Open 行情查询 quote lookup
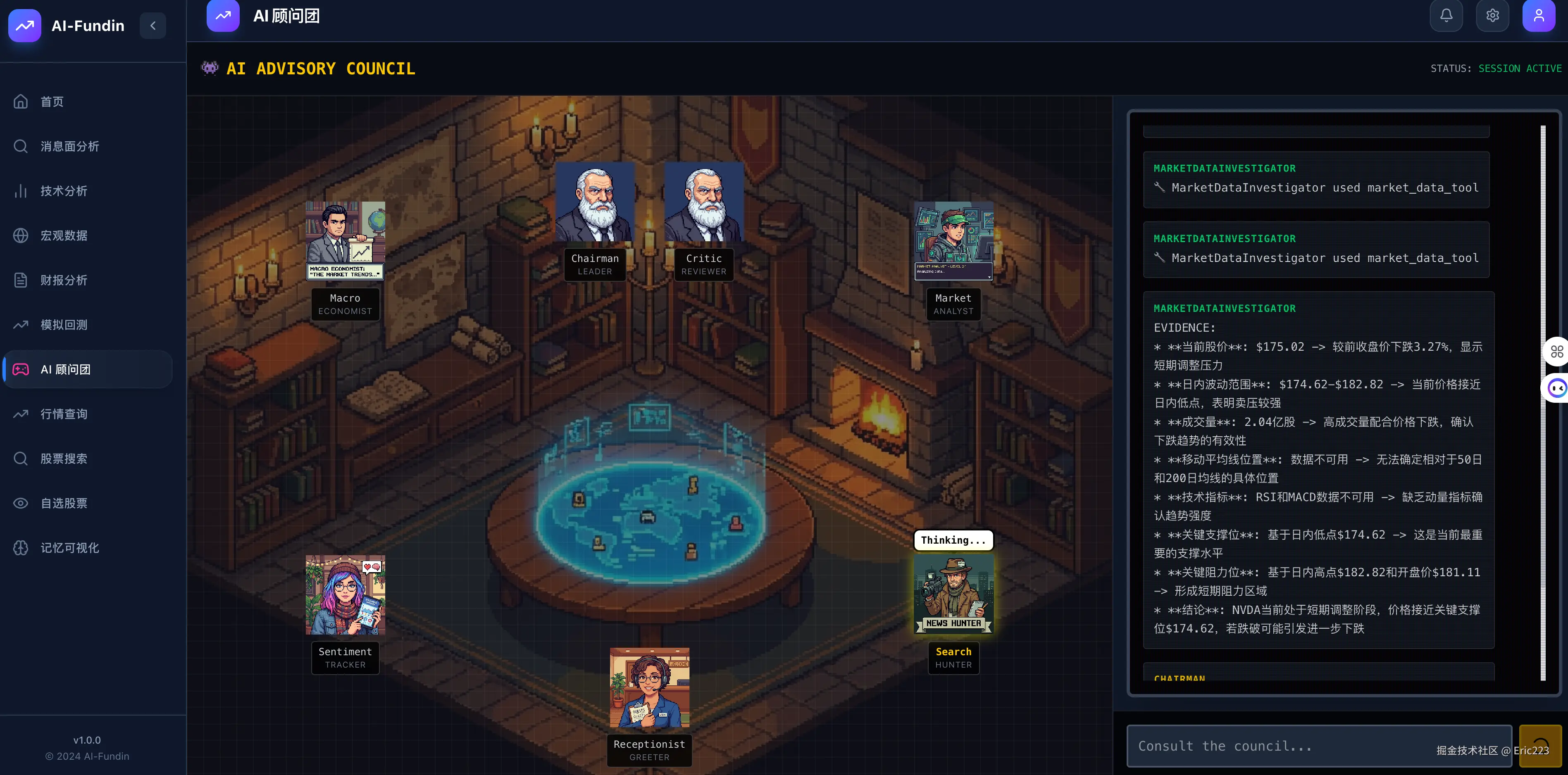Image resolution: width=1568 pixels, height=775 pixels. 64,414
